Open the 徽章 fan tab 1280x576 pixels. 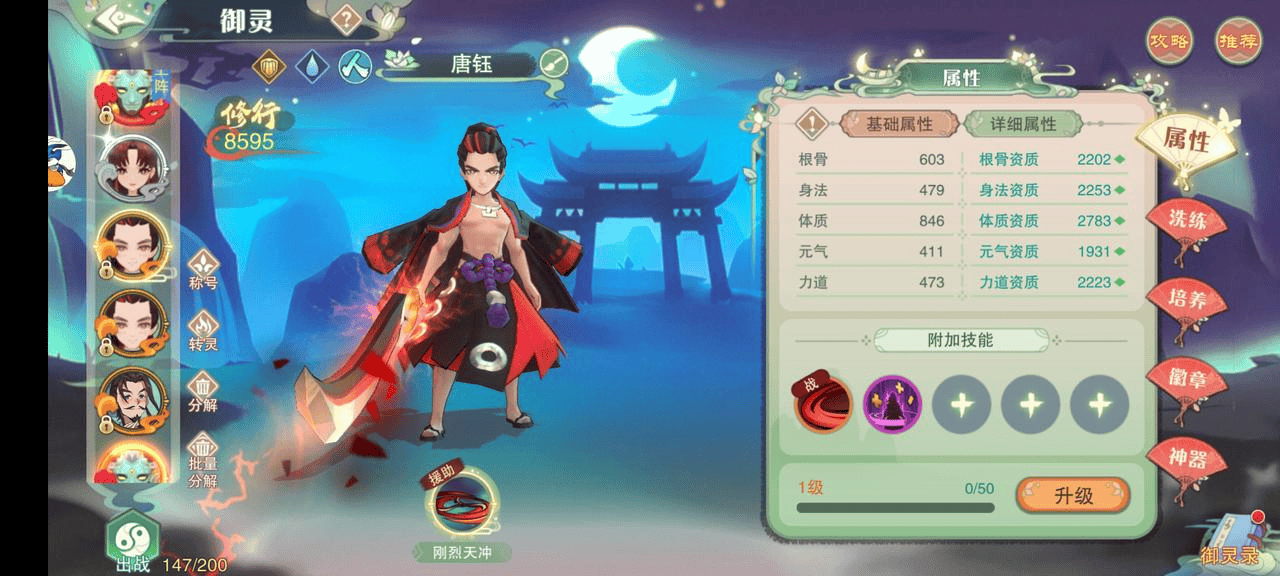[x=1186, y=378]
